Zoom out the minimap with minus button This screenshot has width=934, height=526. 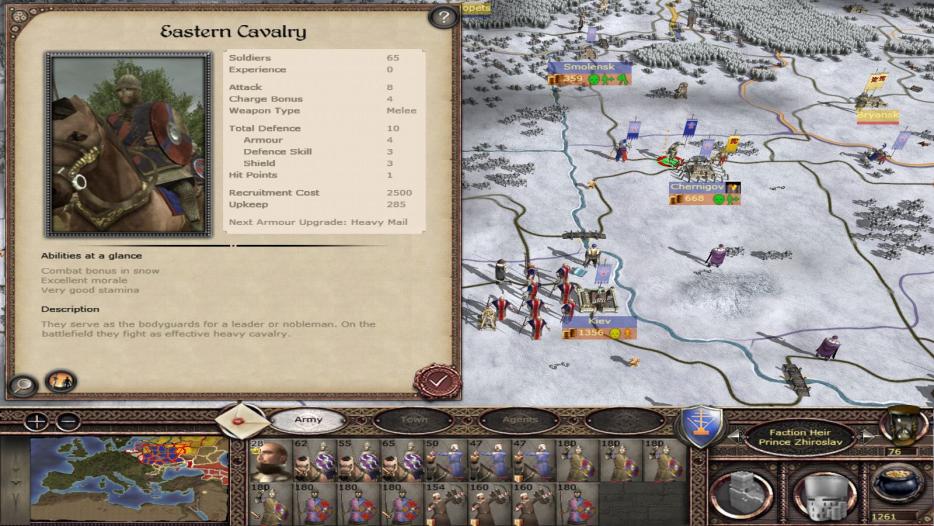point(67,421)
